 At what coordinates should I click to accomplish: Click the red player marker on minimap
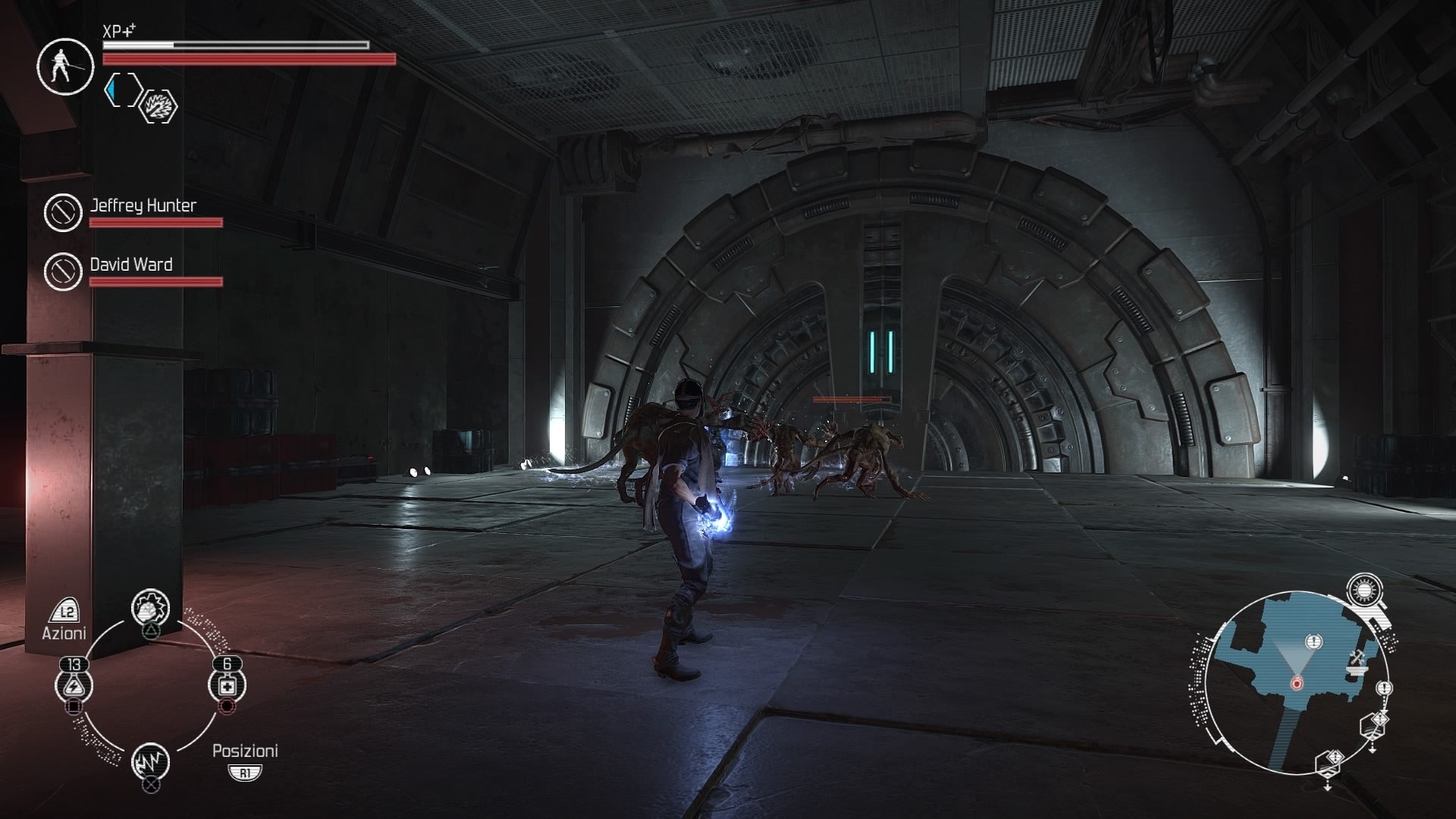point(1296,683)
